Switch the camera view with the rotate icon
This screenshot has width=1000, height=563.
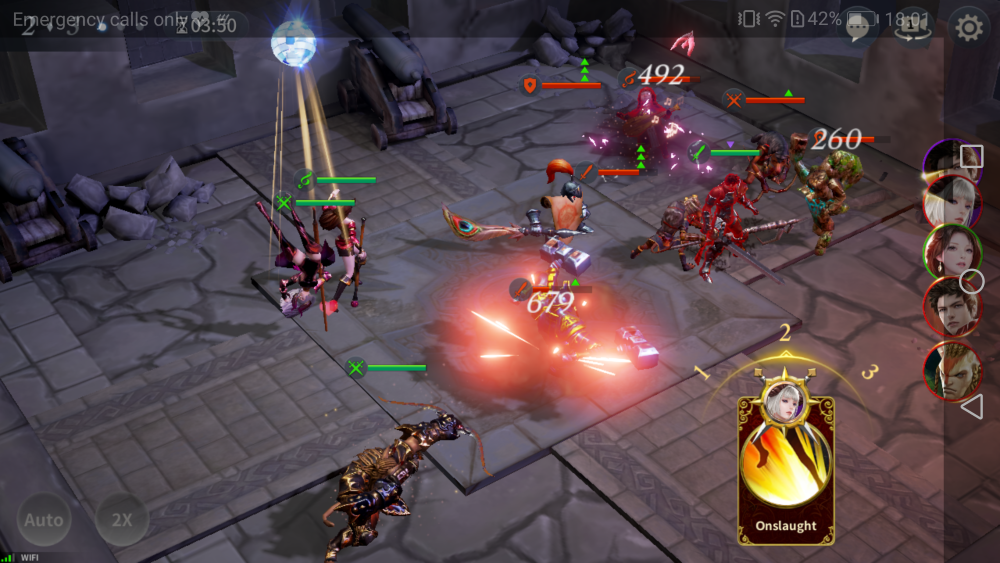pos(912,28)
